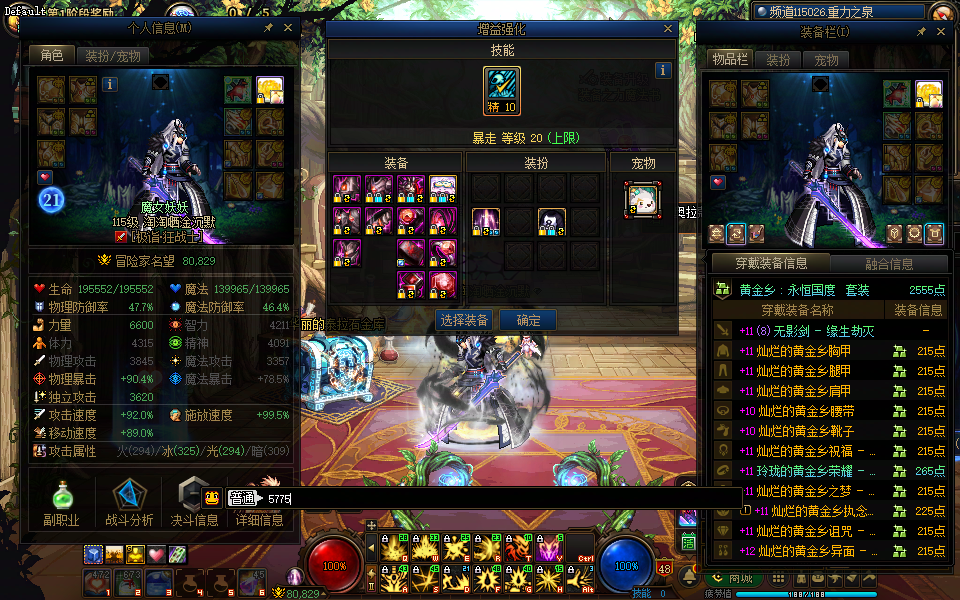Switch to the 宠物 tab in equipment window
The image size is (960, 600).
pos(826,60)
